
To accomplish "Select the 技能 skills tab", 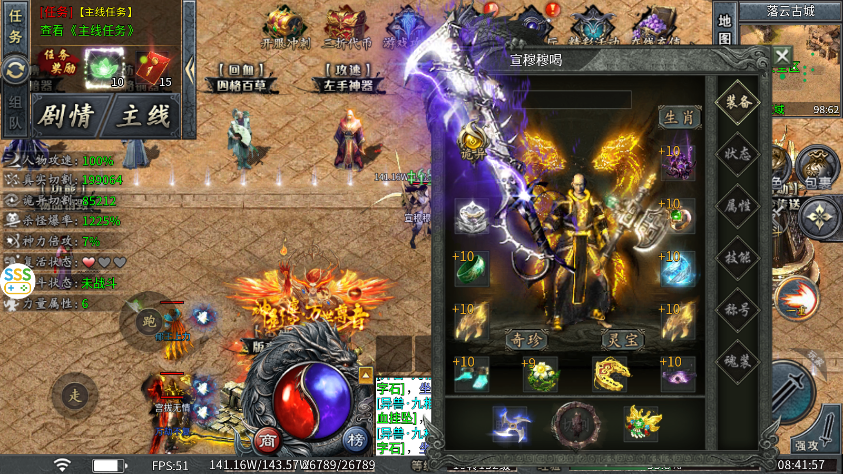I will pyautogui.click(x=739, y=256).
